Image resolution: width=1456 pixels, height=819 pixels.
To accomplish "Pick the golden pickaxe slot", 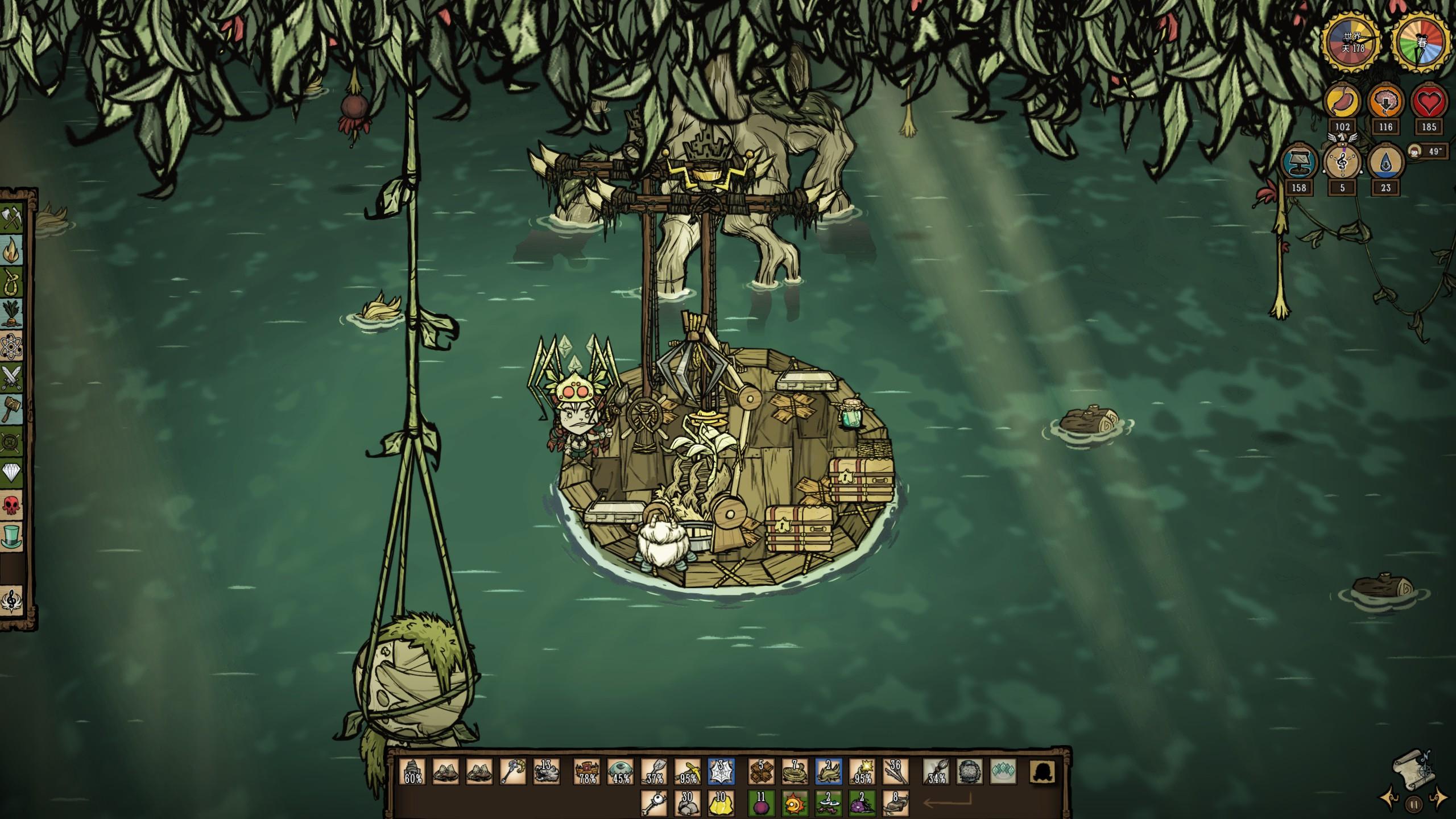I will 687,772.
